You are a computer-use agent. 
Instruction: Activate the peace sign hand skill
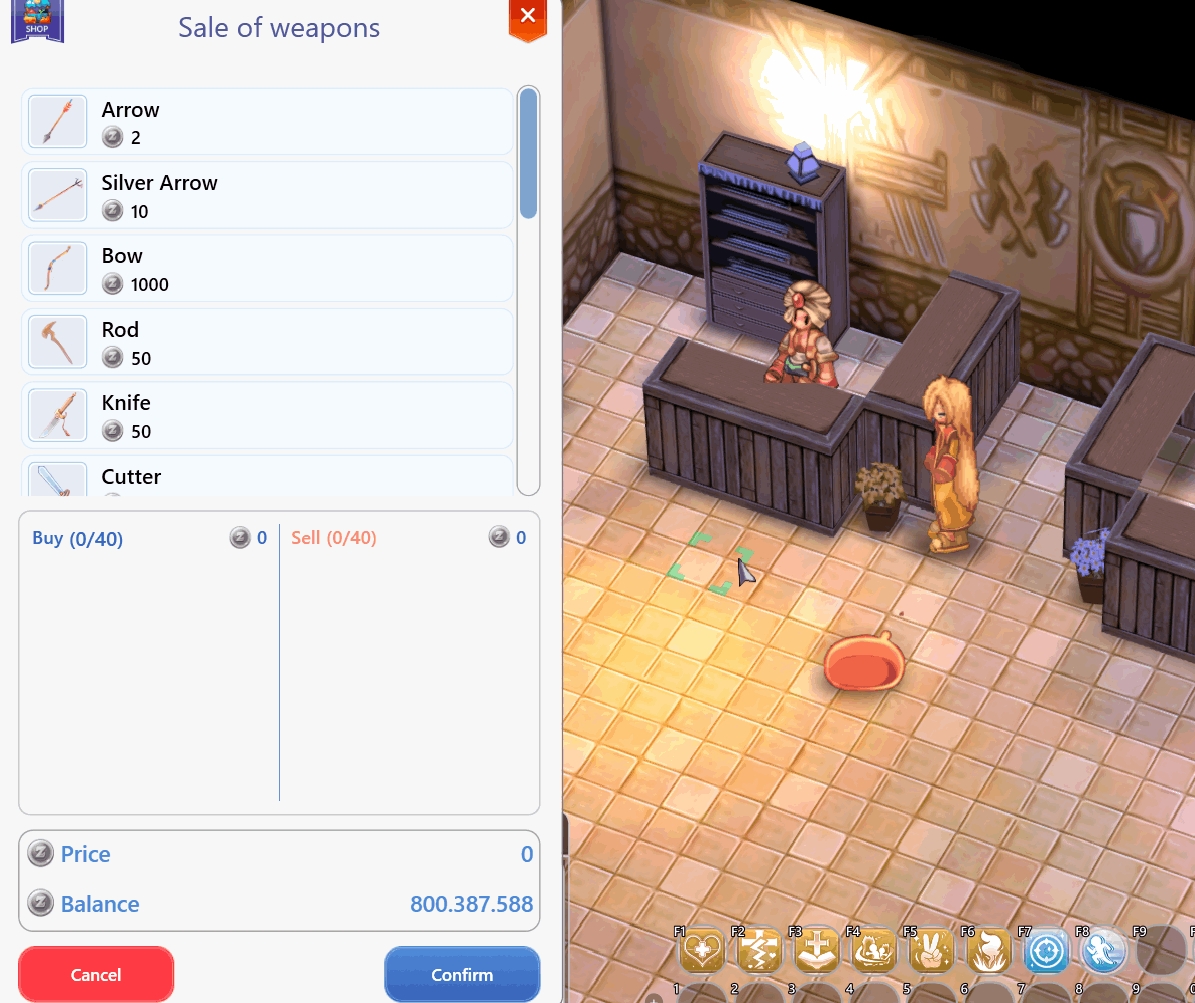[x=931, y=951]
